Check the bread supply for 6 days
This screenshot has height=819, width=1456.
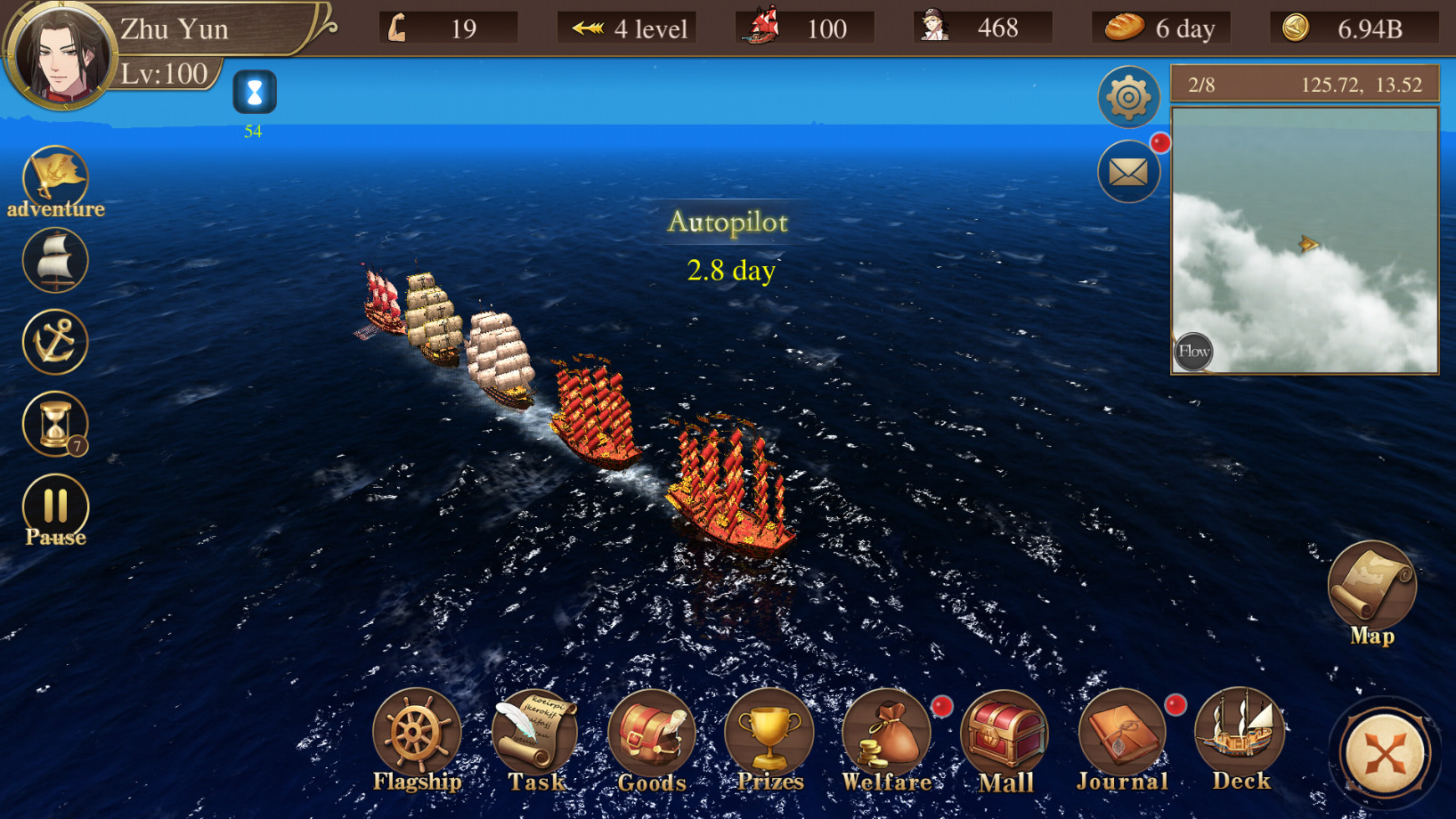pyautogui.click(x=1160, y=28)
